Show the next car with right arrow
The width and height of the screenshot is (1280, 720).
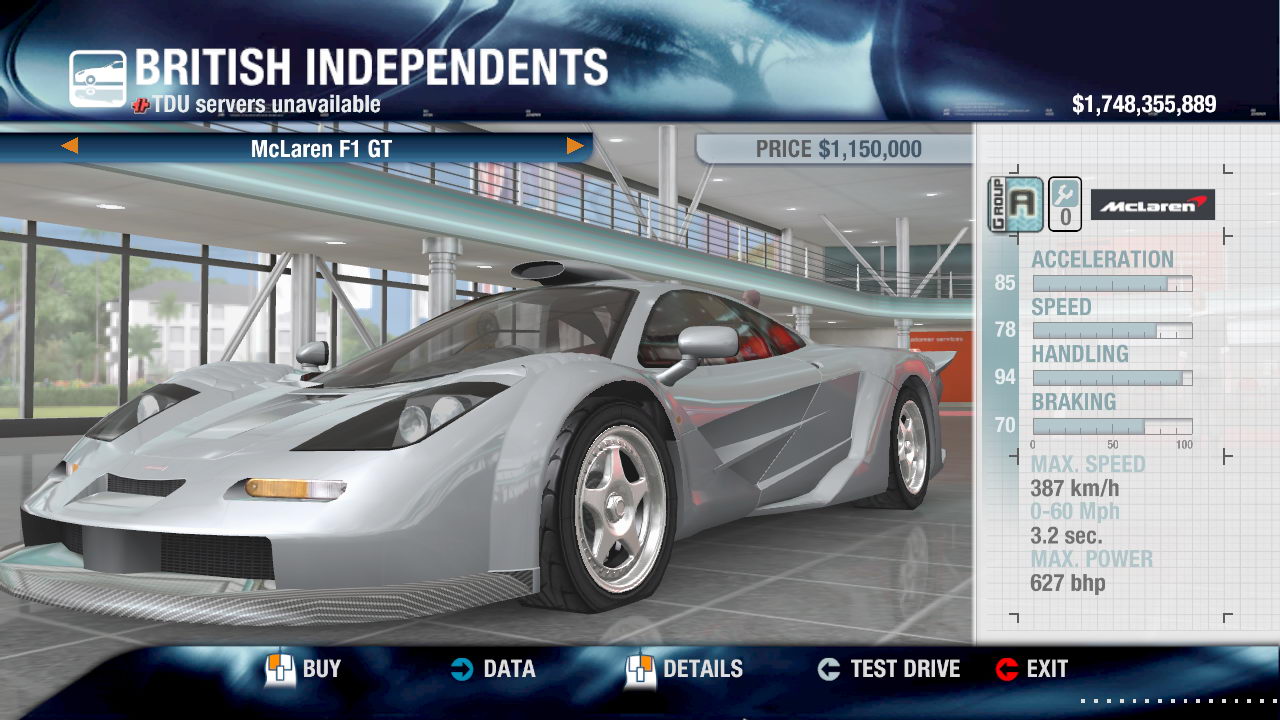(x=575, y=147)
